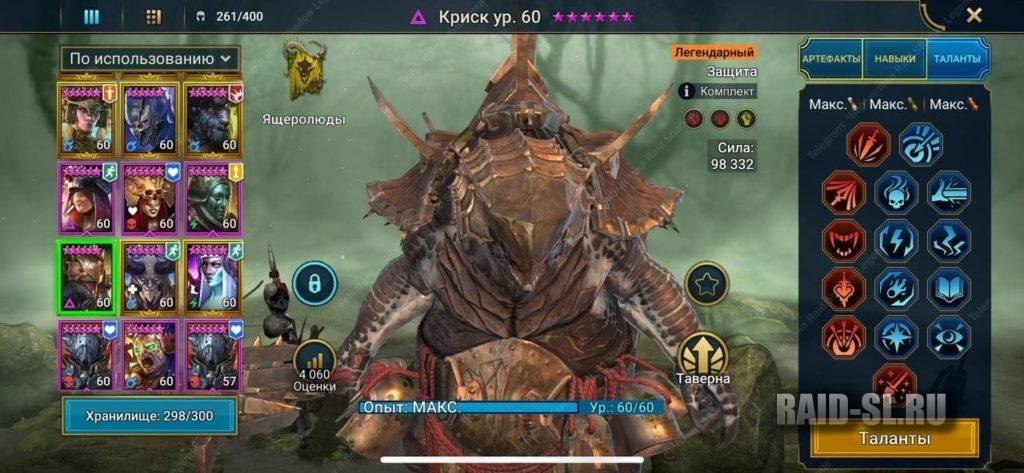
Task: Click the Хранилище 298/300 storage button
Action: tap(150, 414)
